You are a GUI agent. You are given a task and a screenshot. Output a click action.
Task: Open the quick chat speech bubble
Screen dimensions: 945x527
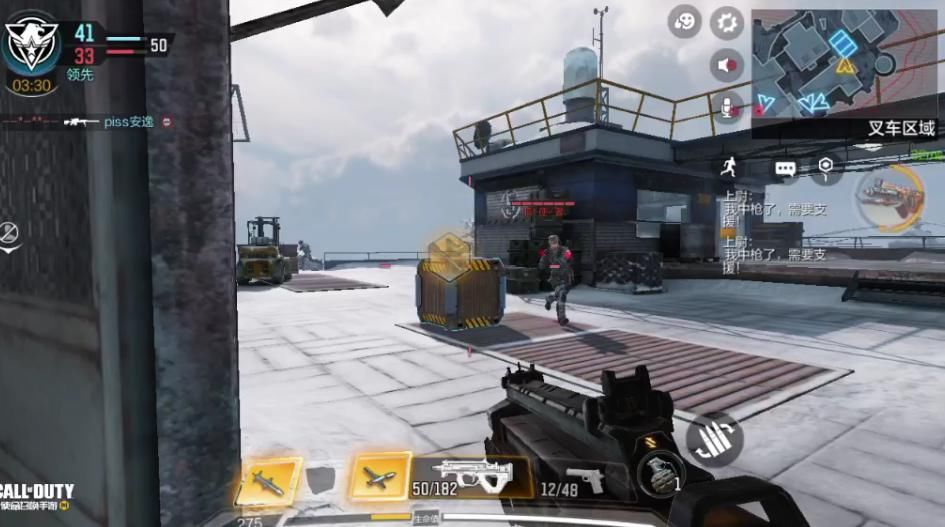(x=785, y=168)
